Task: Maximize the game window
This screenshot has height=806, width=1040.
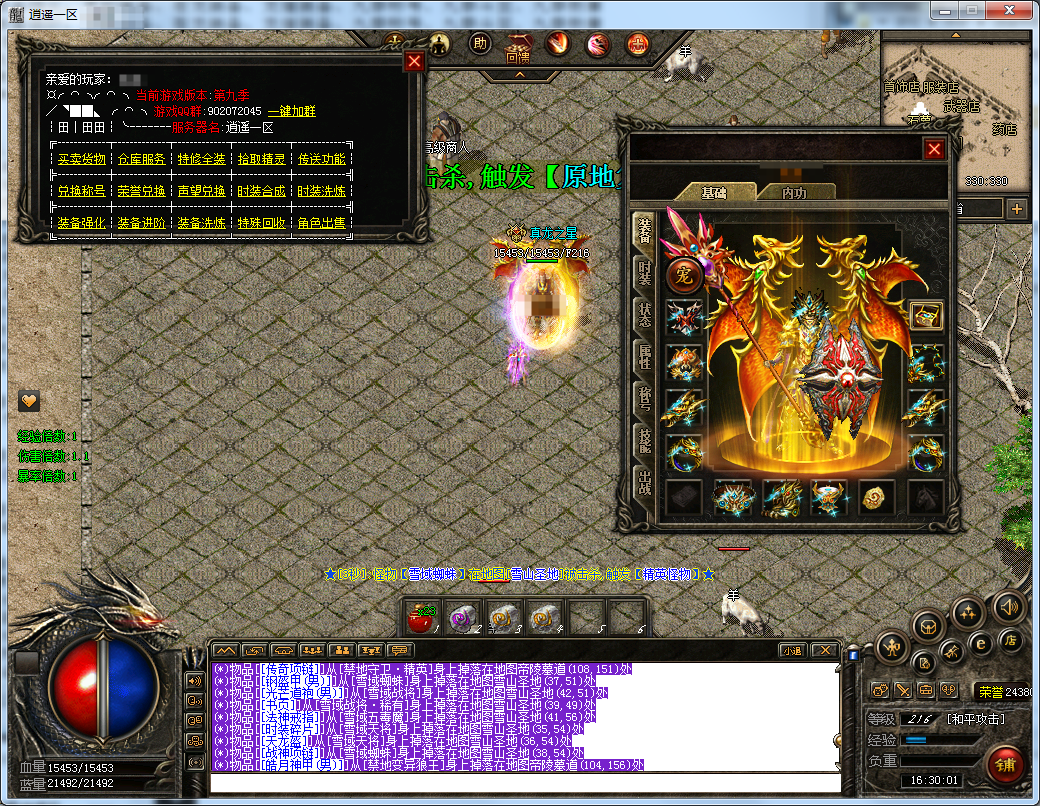Action: pyautogui.click(x=972, y=9)
